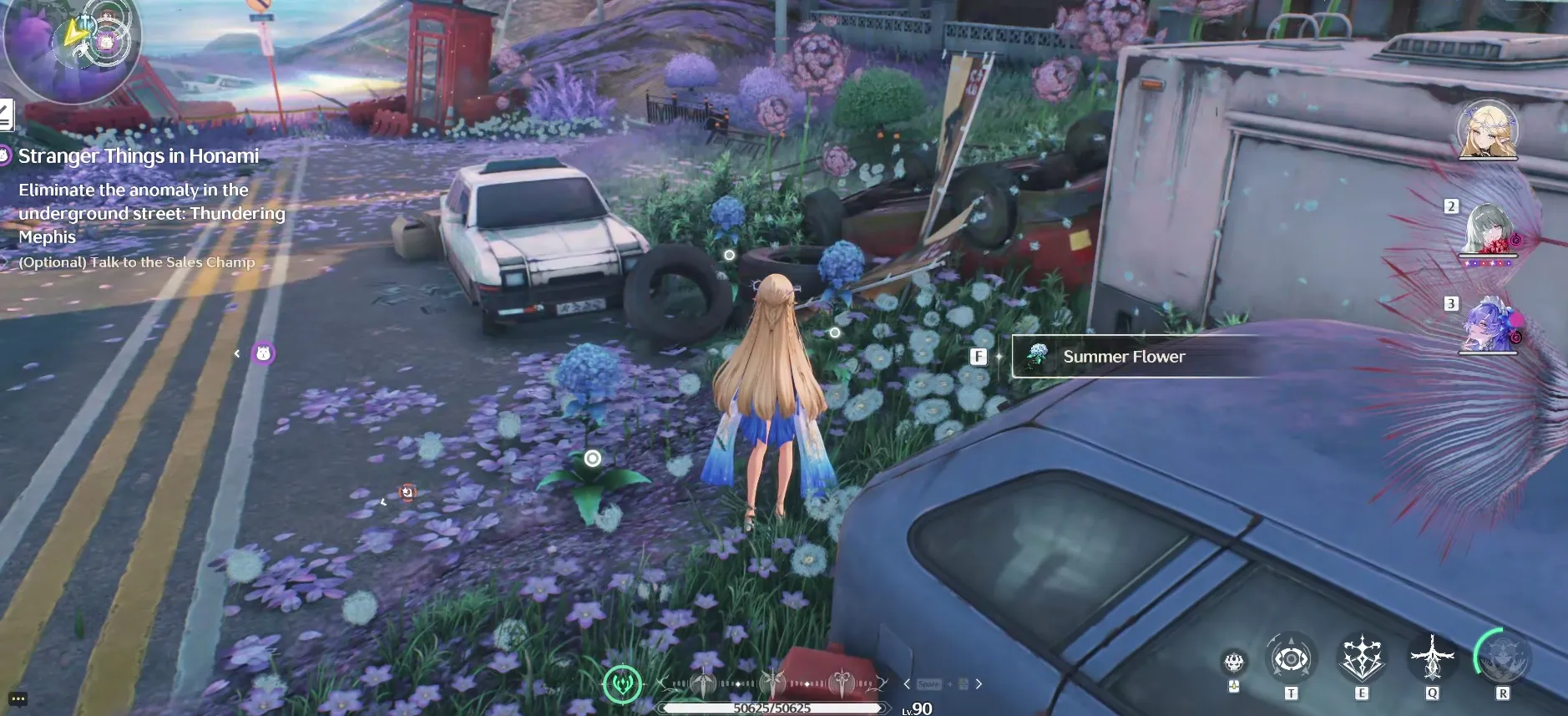Open the quest log notepad icon

[5, 114]
